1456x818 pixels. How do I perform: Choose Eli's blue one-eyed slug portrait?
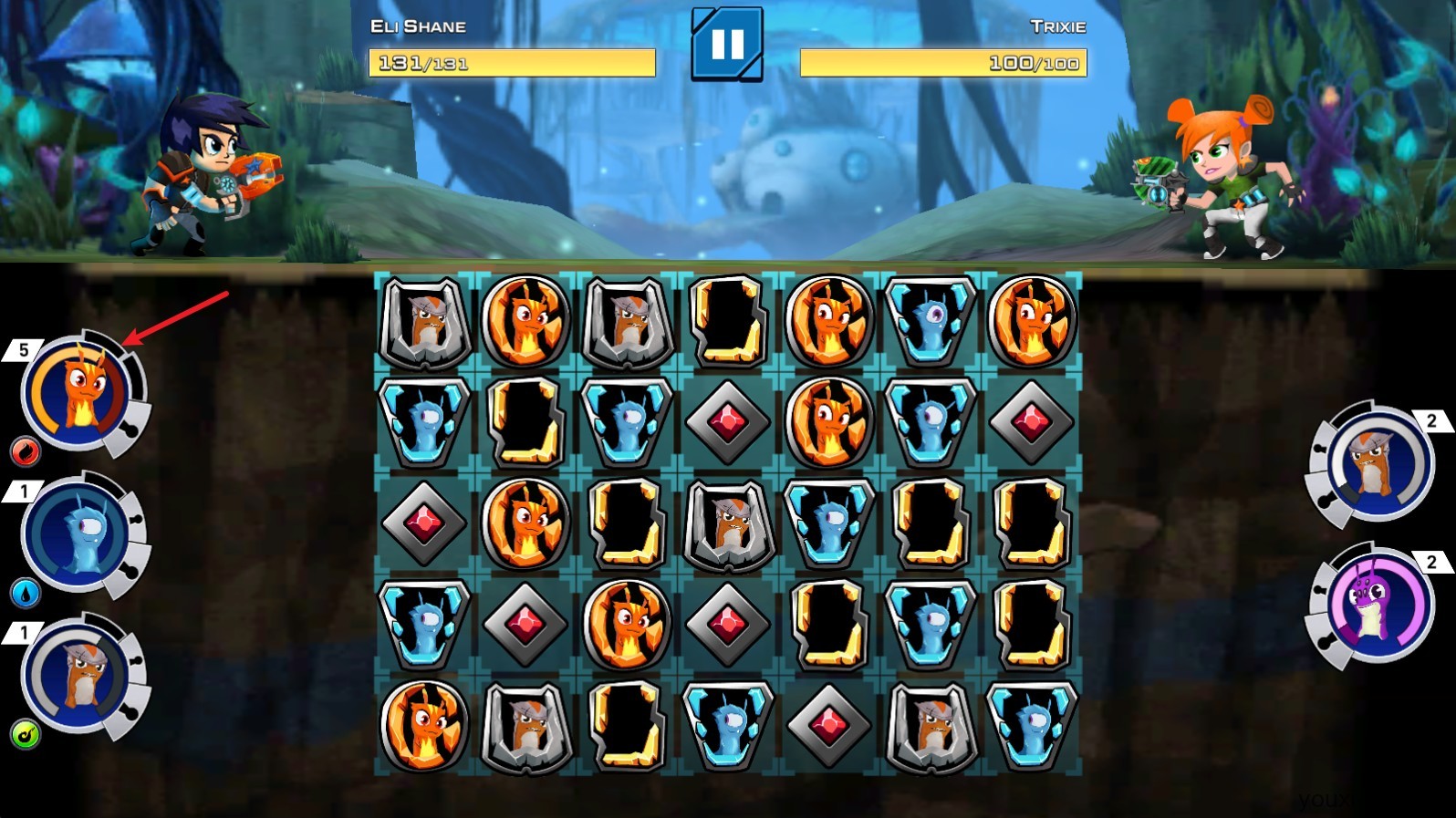[x=77, y=534]
